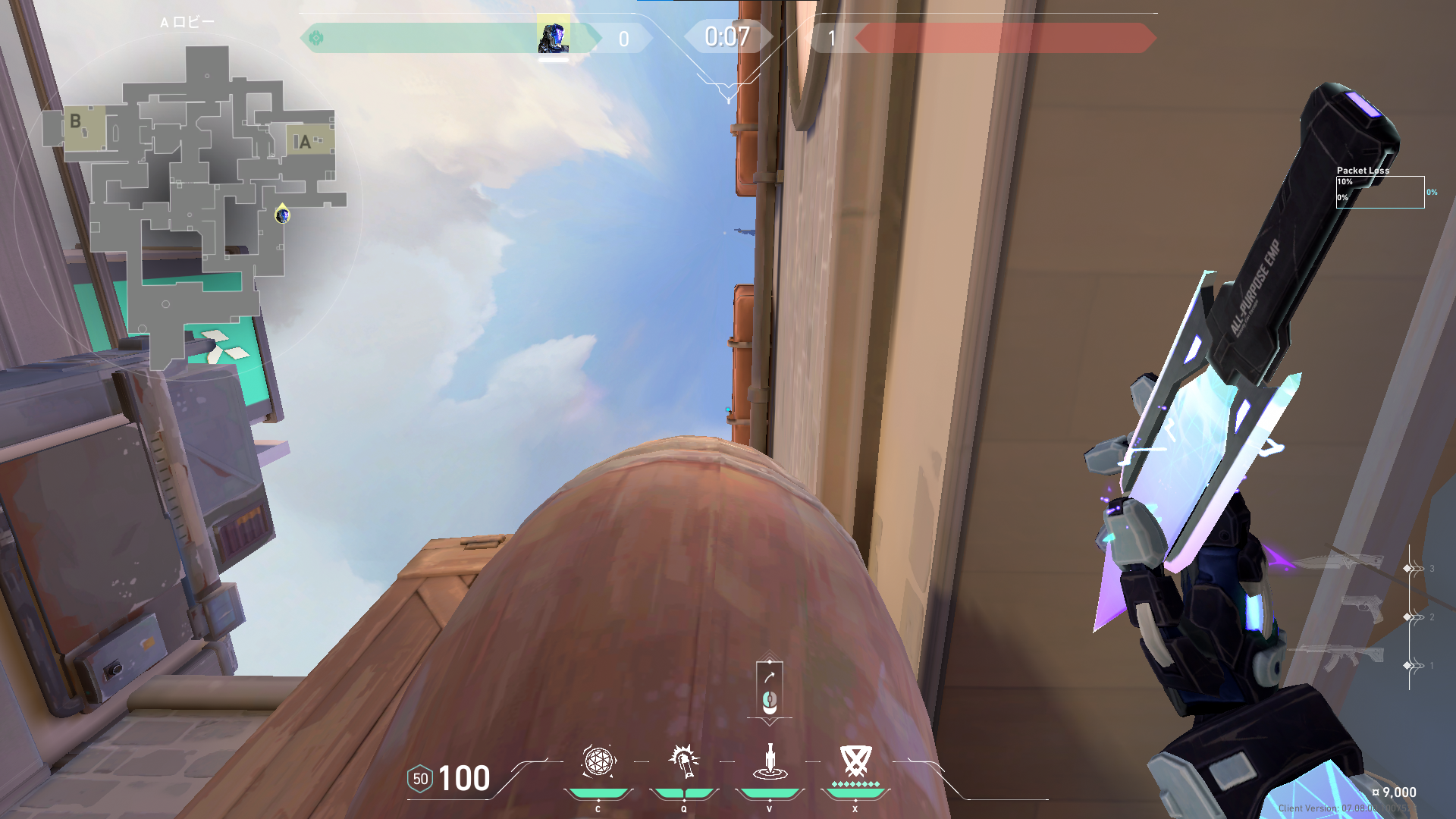Select the A site marker on minimap
The height and width of the screenshot is (819, 1456).
point(305,142)
